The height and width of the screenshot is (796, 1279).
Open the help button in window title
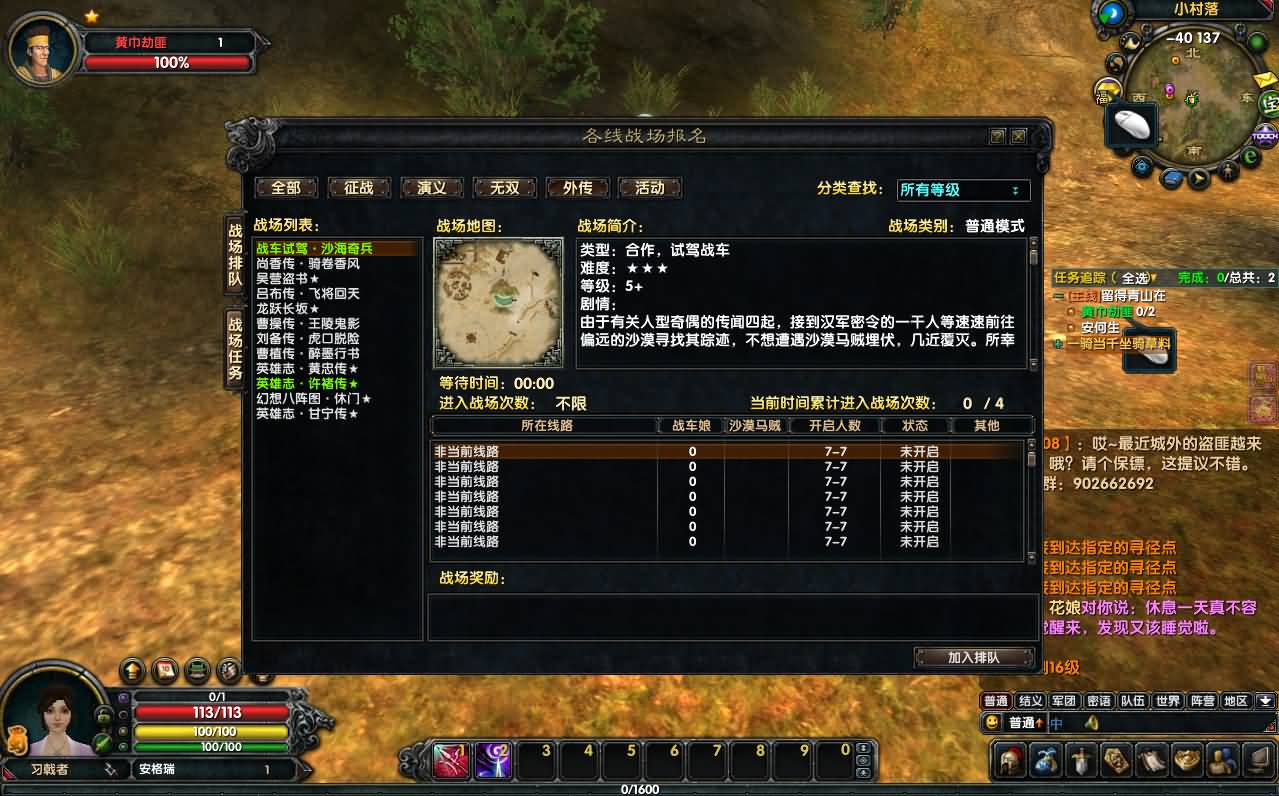(997, 136)
